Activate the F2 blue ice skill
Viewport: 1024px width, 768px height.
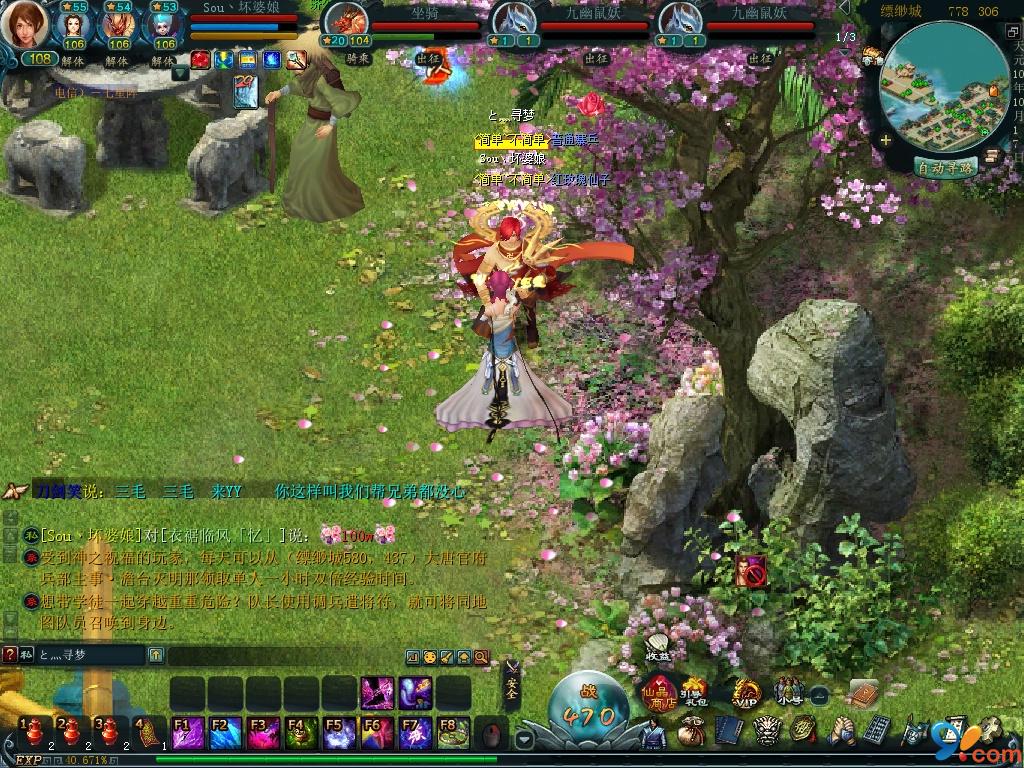click(223, 733)
